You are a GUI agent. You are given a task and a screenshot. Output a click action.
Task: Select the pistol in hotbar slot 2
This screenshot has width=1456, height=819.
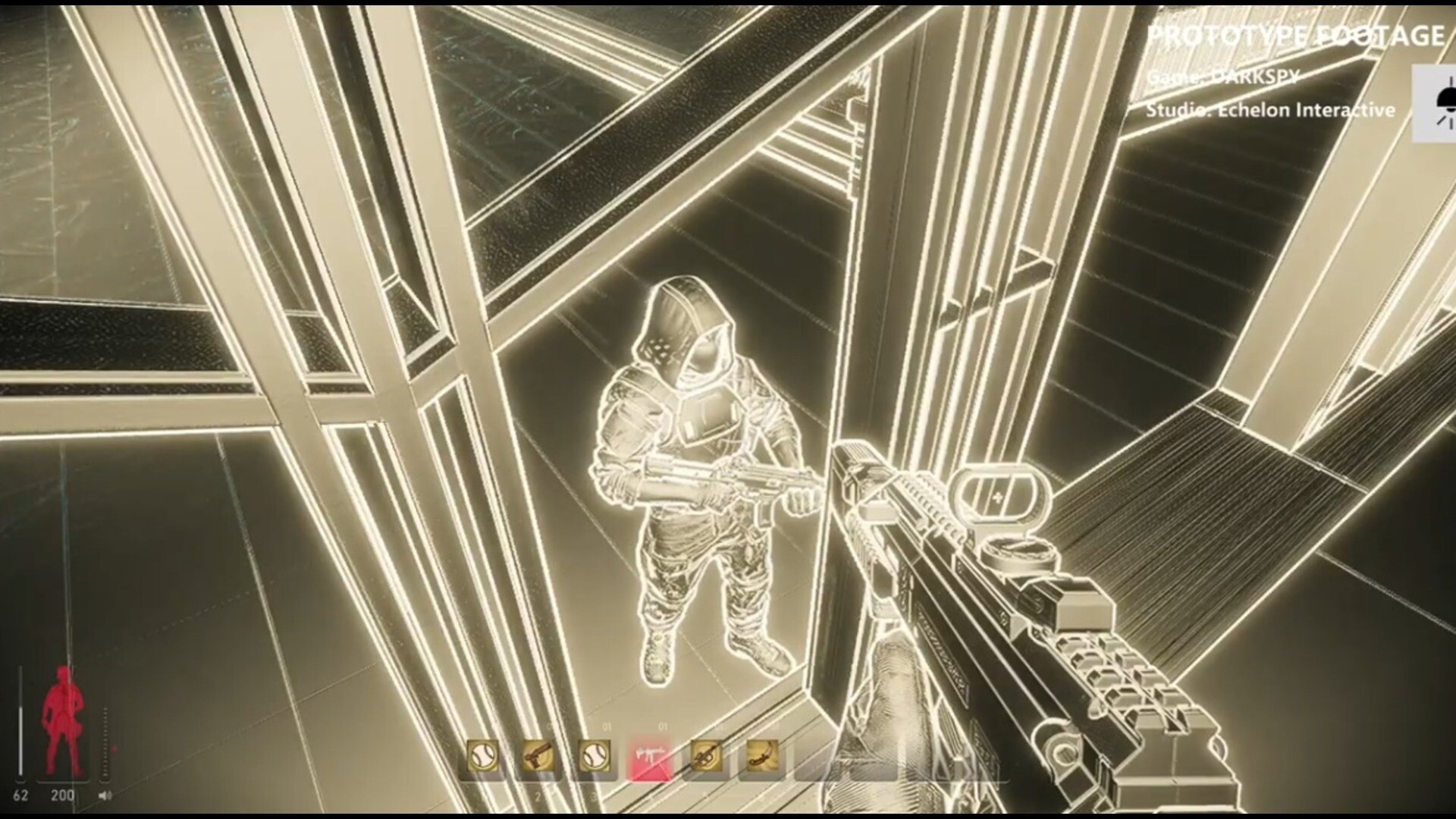click(x=538, y=756)
